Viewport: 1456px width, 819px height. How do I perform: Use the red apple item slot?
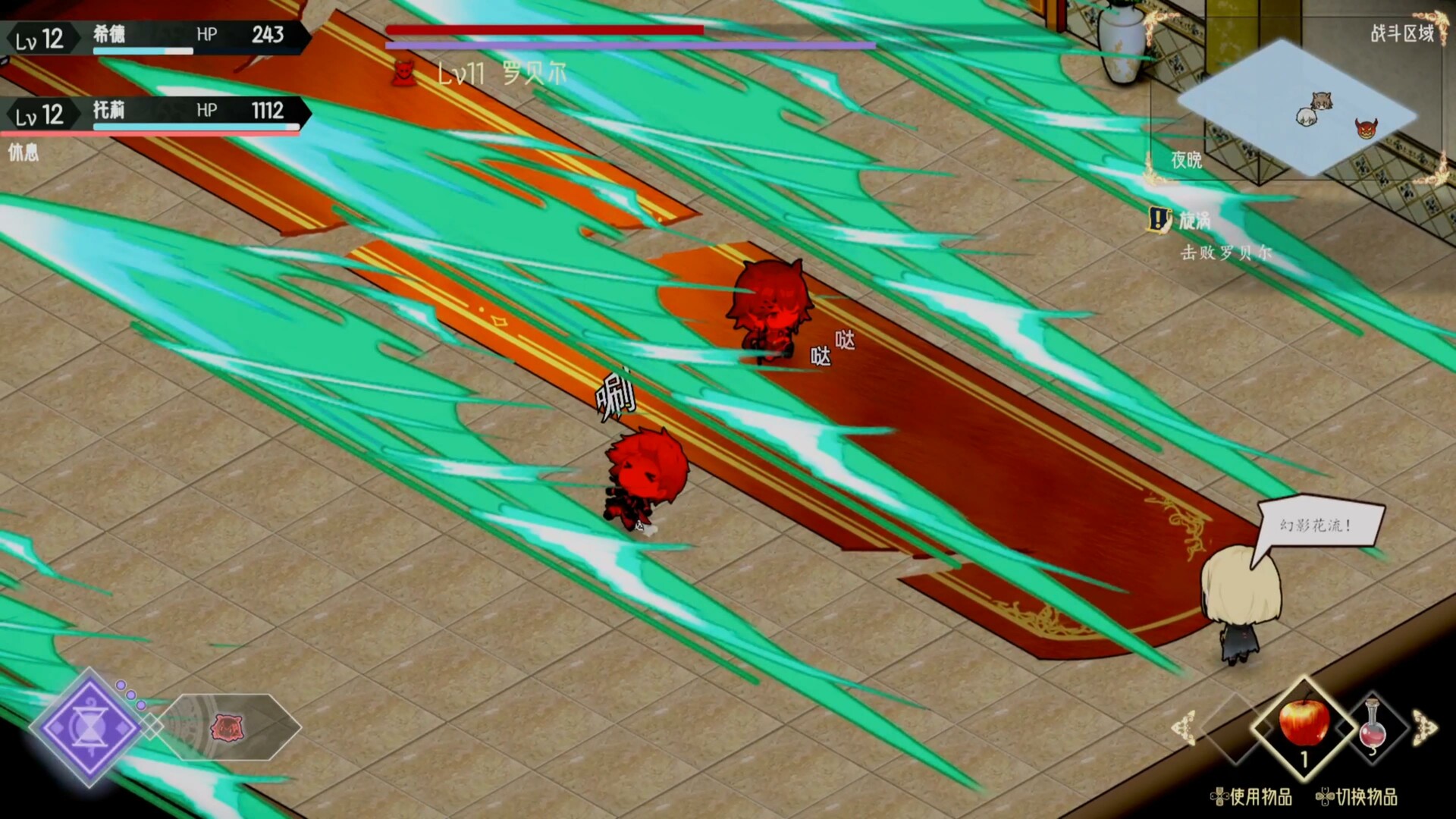pos(1304,724)
